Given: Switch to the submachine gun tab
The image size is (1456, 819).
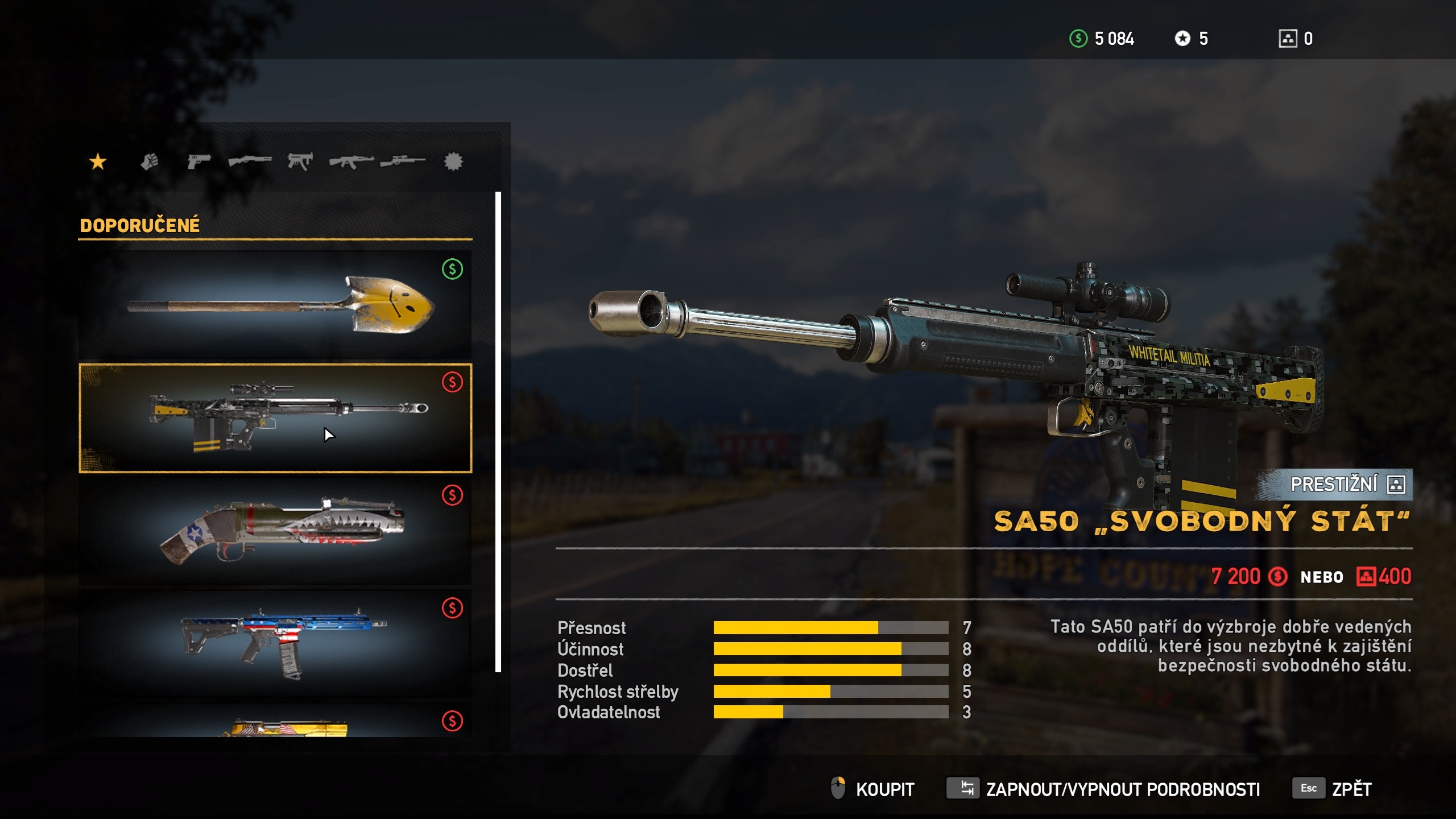Looking at the screenshot, I should [x=300, y=162].
